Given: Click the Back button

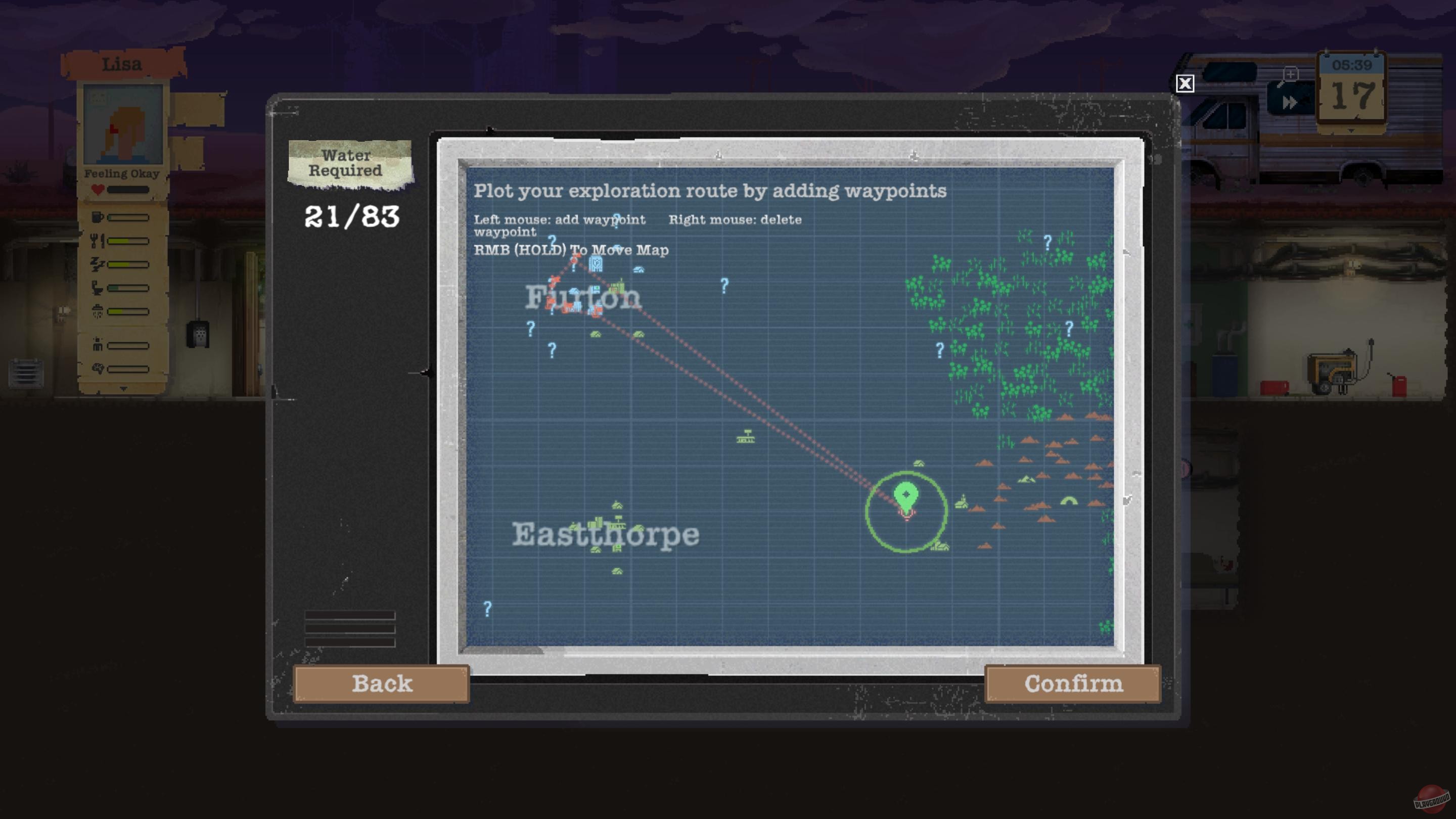Looking at the screenshot, I should pos(382,684).
